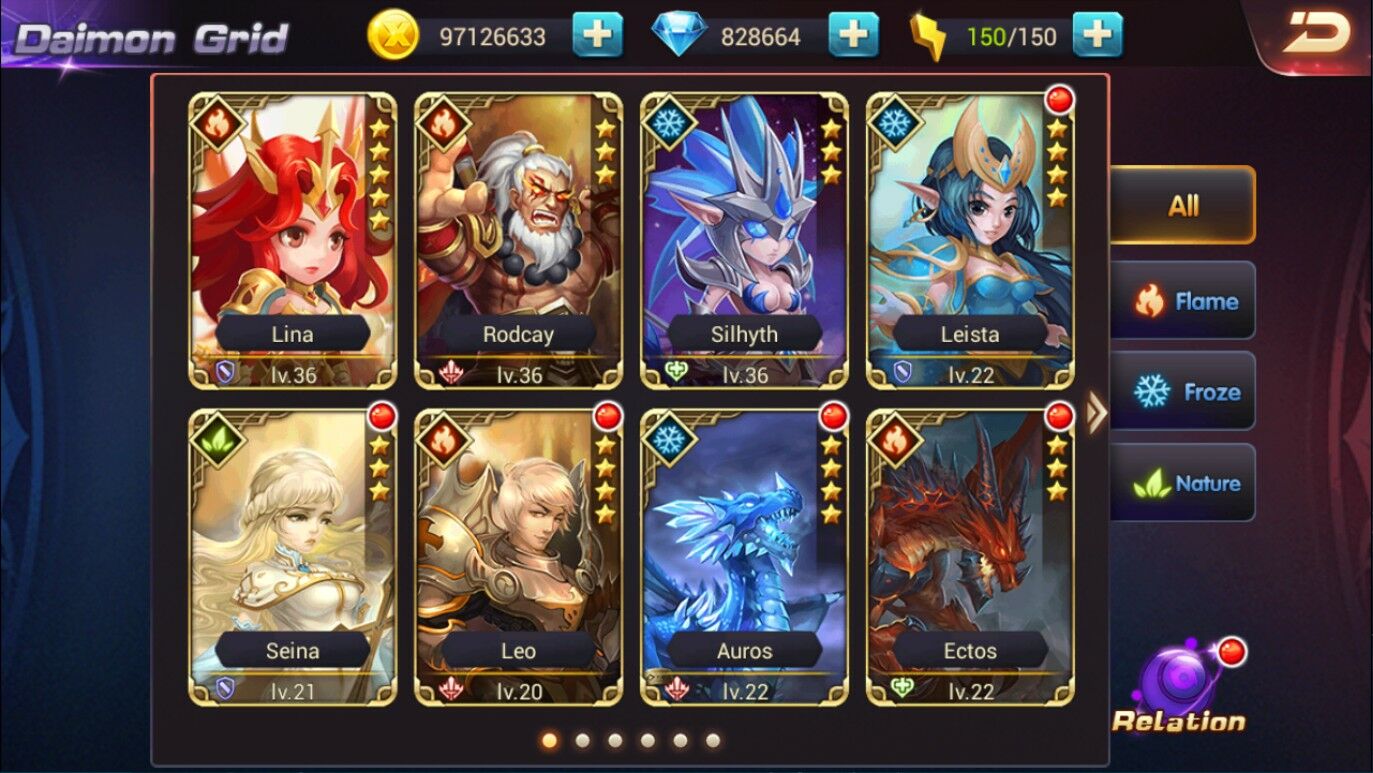The image size is (1373, 773).
Task: Choose the Silhyth card
Action: (x=744, y=240)
